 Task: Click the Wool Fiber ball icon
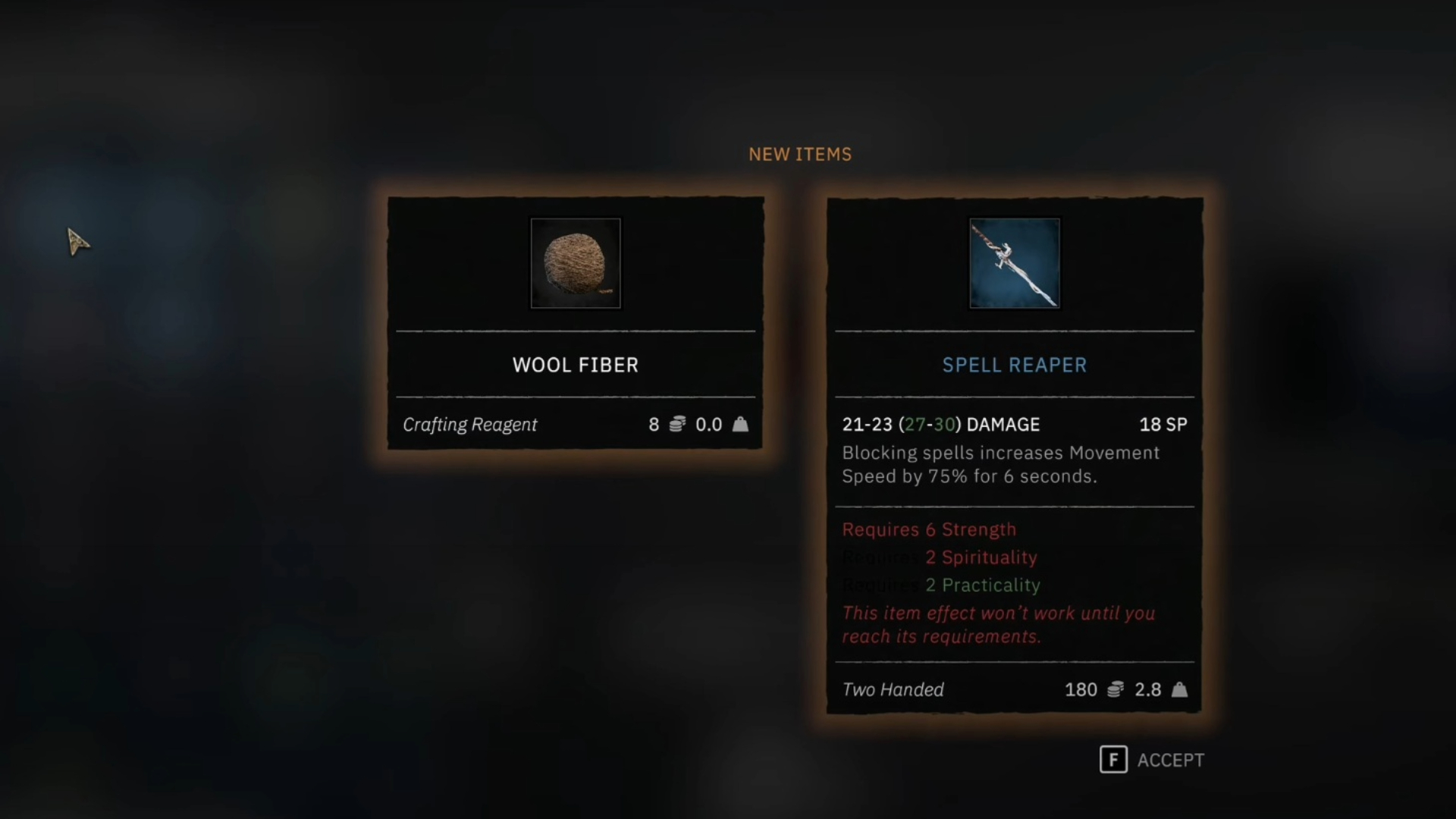pyautogui.click(x=576, y=263)
